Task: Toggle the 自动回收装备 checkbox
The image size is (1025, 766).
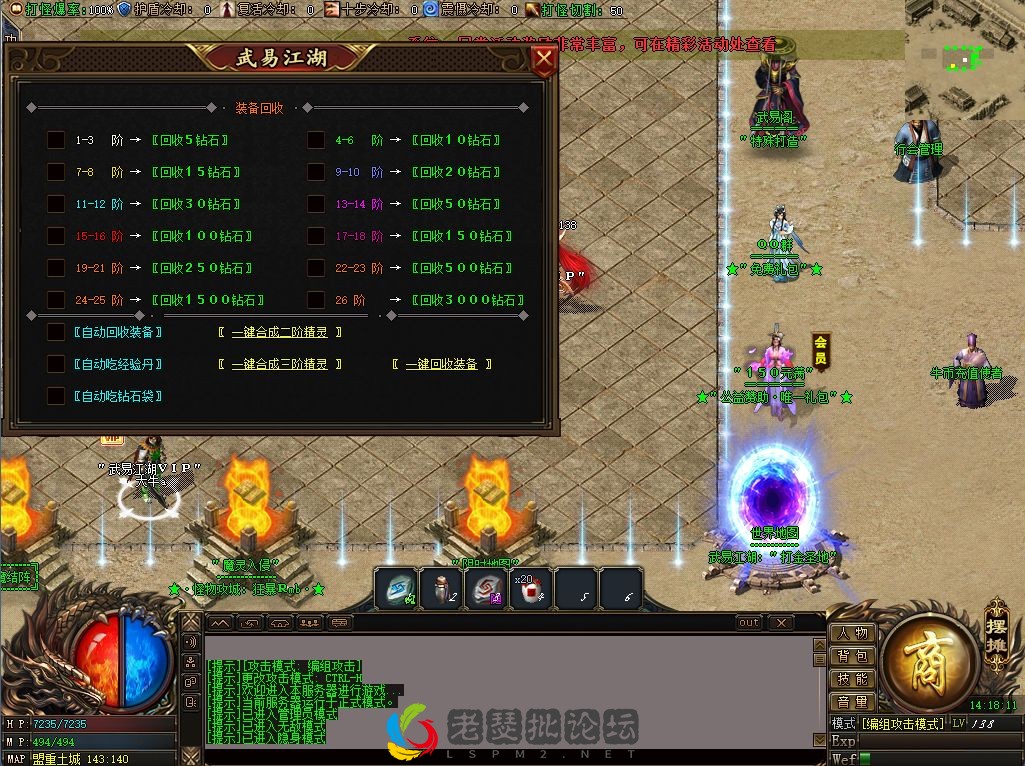Action: pos(56,332)
